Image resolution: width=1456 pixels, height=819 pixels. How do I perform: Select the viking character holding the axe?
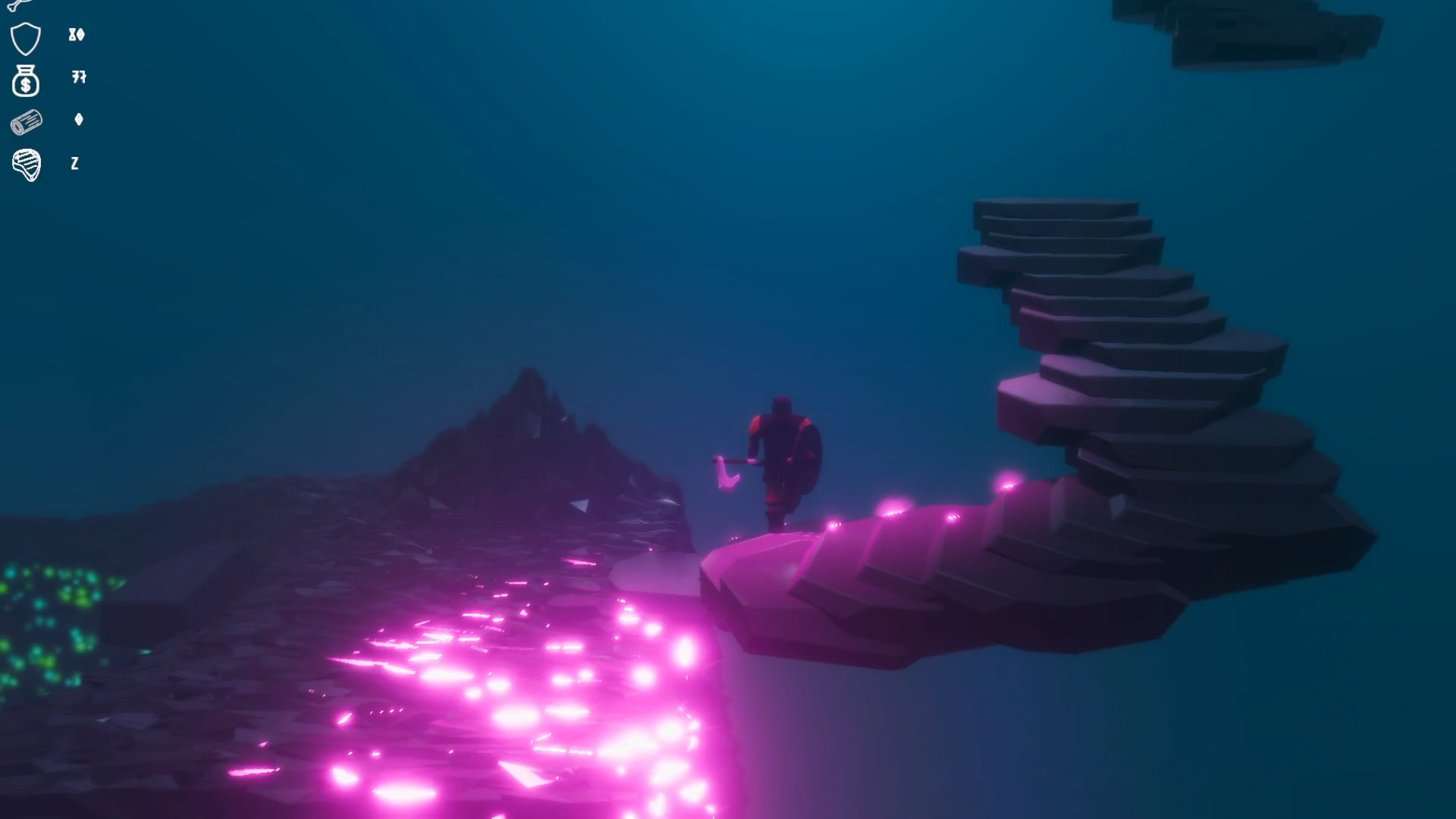(781, 447)
